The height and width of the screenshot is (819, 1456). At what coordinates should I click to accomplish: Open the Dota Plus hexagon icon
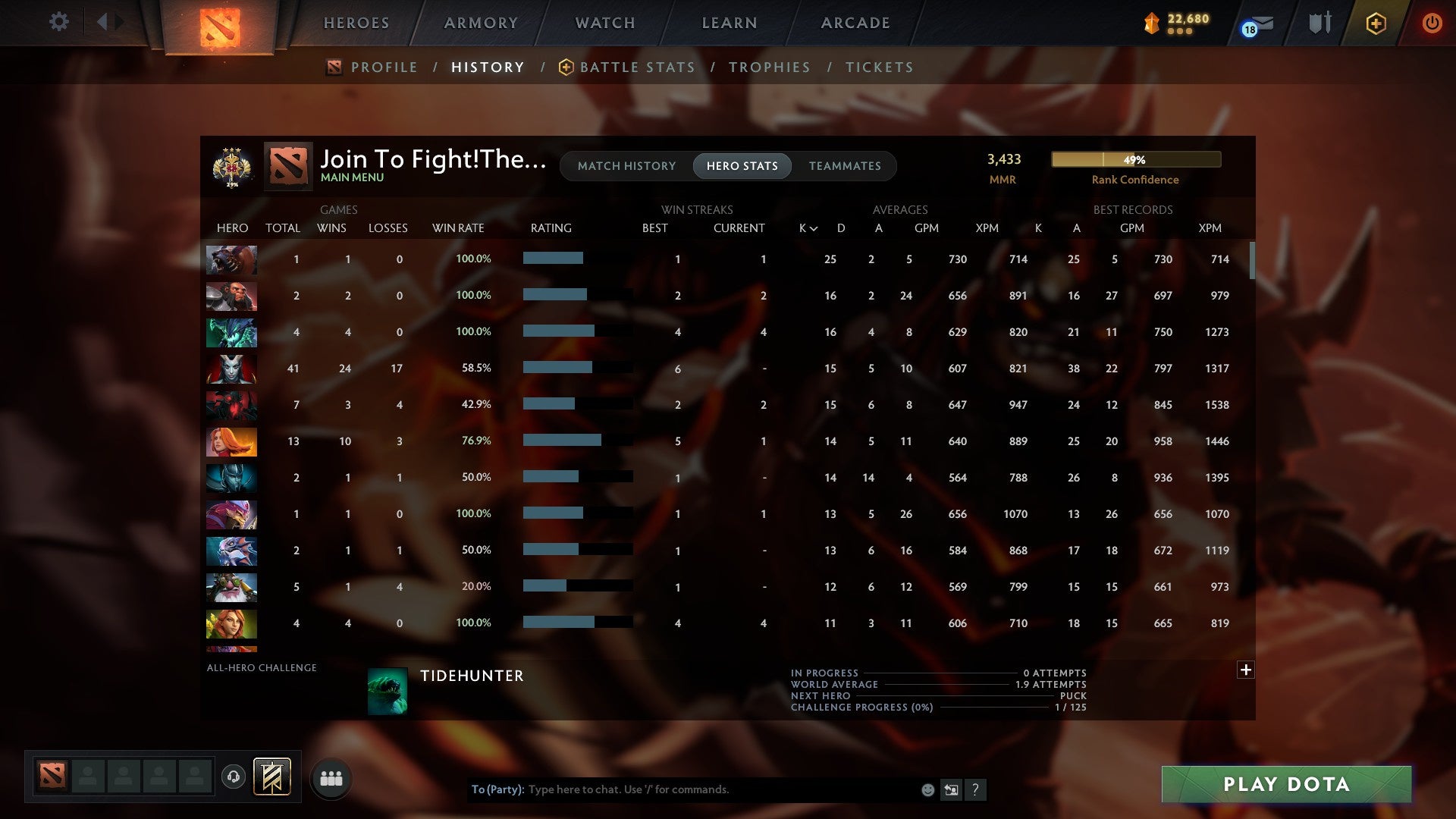(1375, 23)
